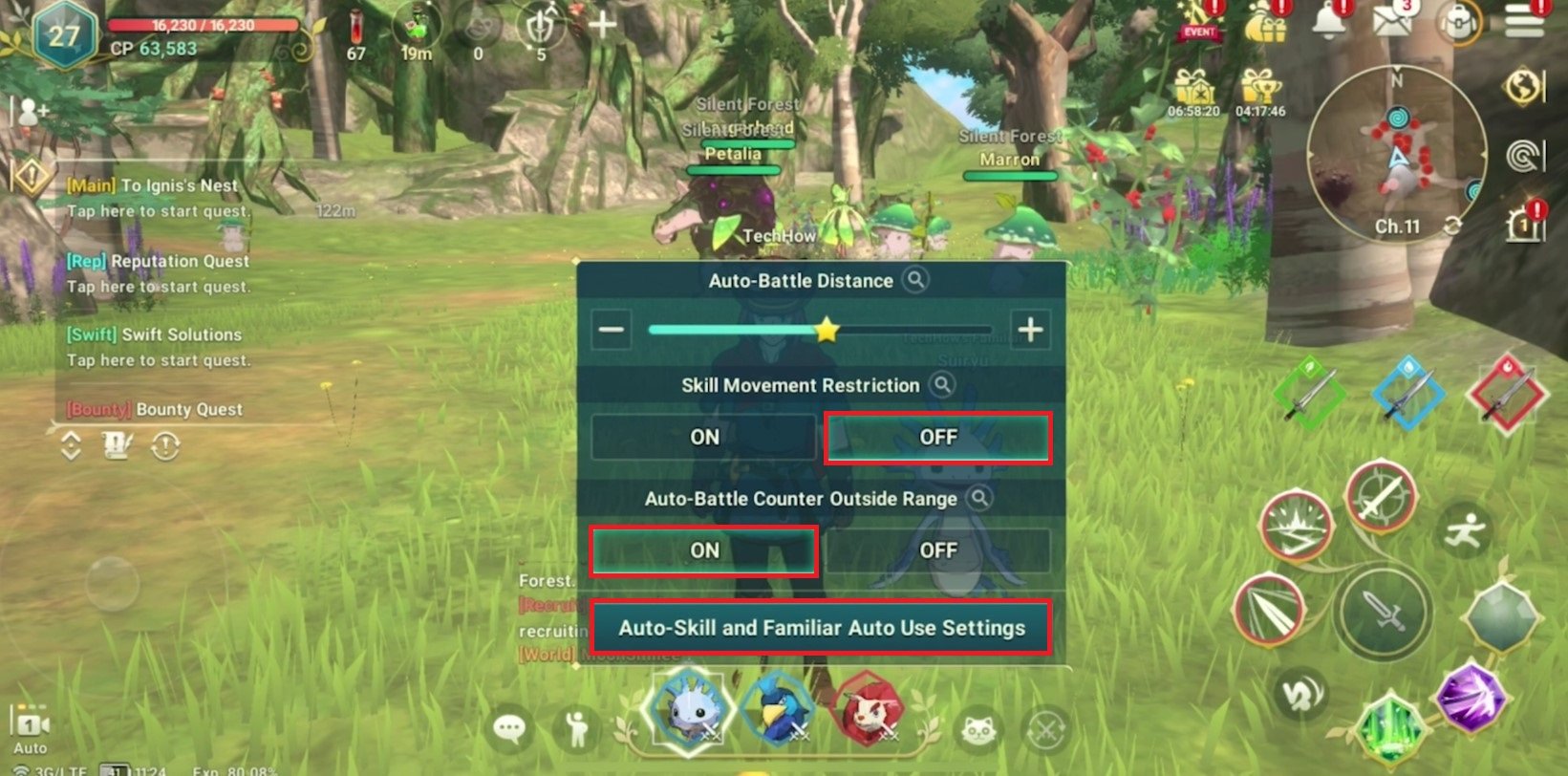Open the Event icon
Image resolution: width=1568 pixels, height=776 pixels.
pos(1199,22)
